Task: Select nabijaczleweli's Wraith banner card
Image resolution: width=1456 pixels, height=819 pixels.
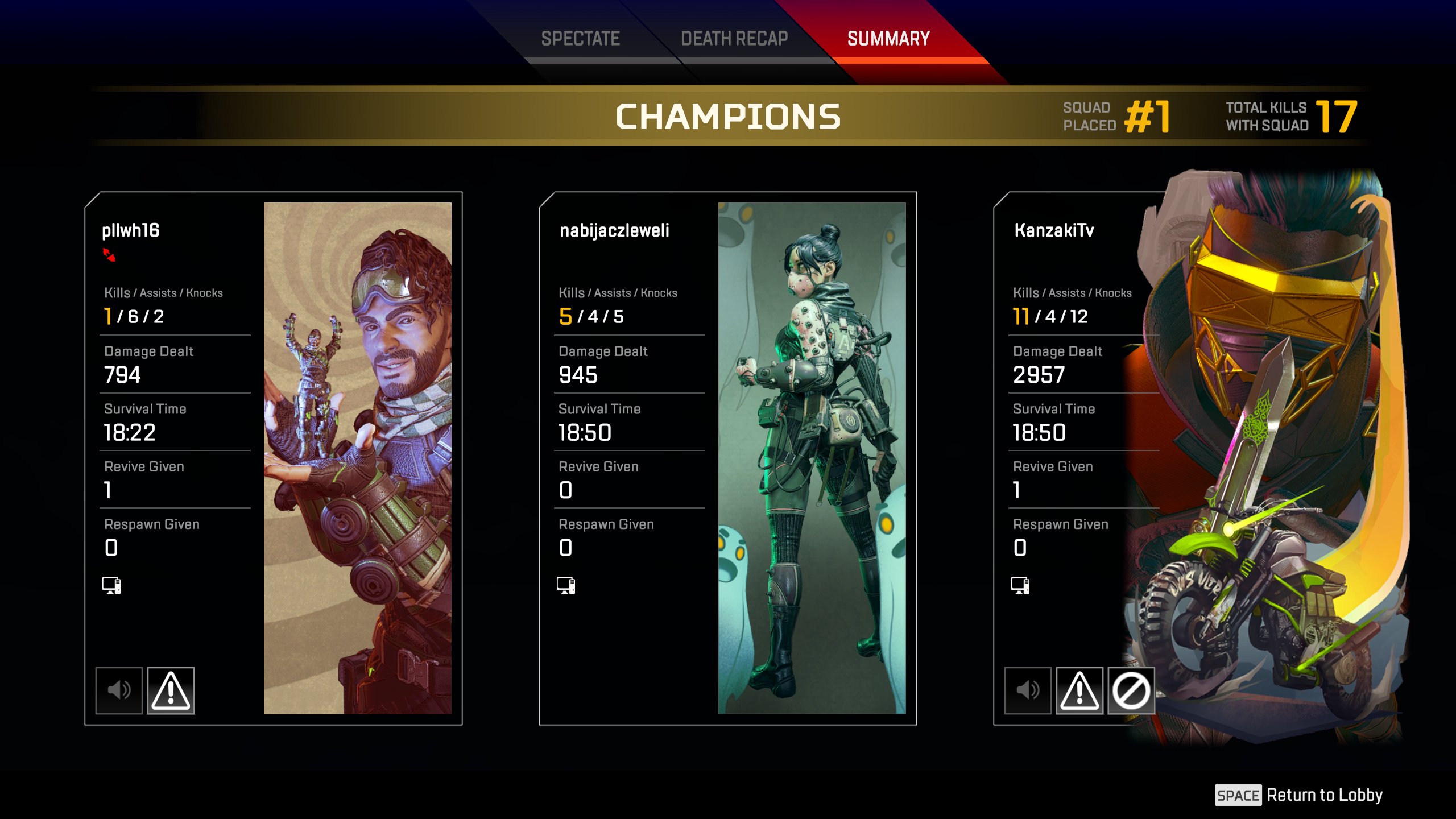Action: point(812,458)
